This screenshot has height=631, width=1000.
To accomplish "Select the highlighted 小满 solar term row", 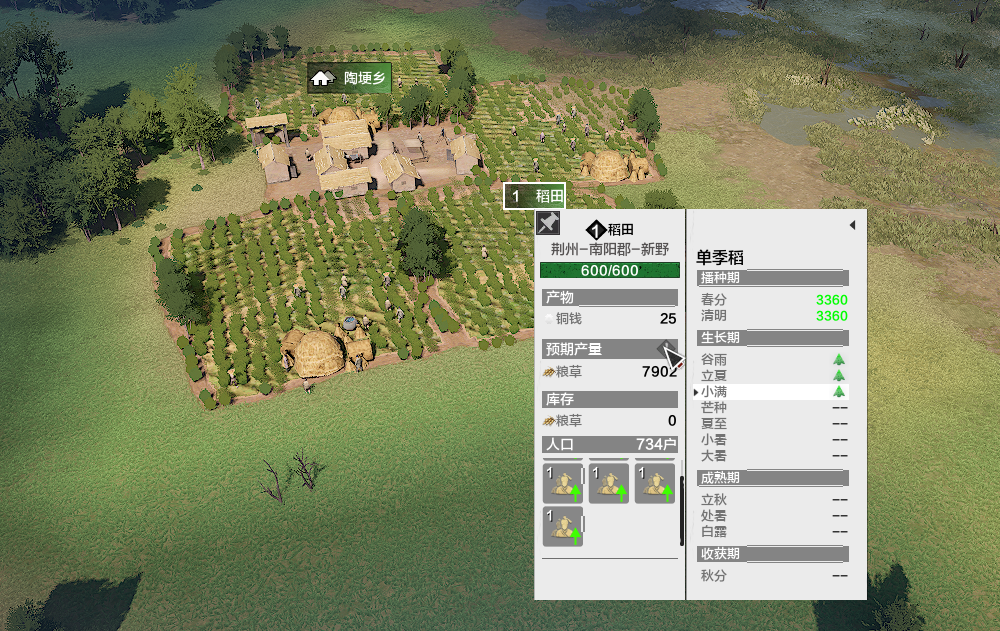I will 772,392.
